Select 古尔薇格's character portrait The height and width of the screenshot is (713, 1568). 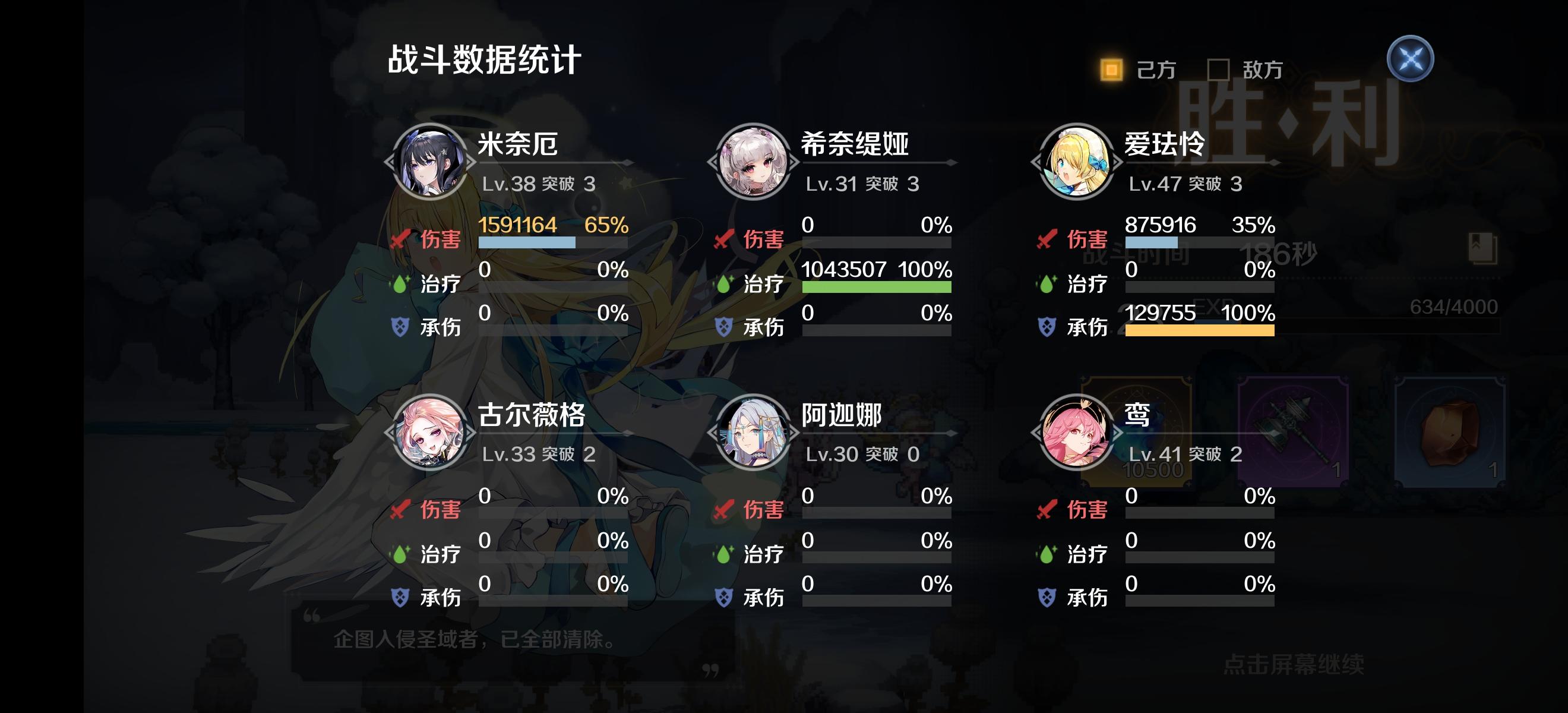point(430,434)
